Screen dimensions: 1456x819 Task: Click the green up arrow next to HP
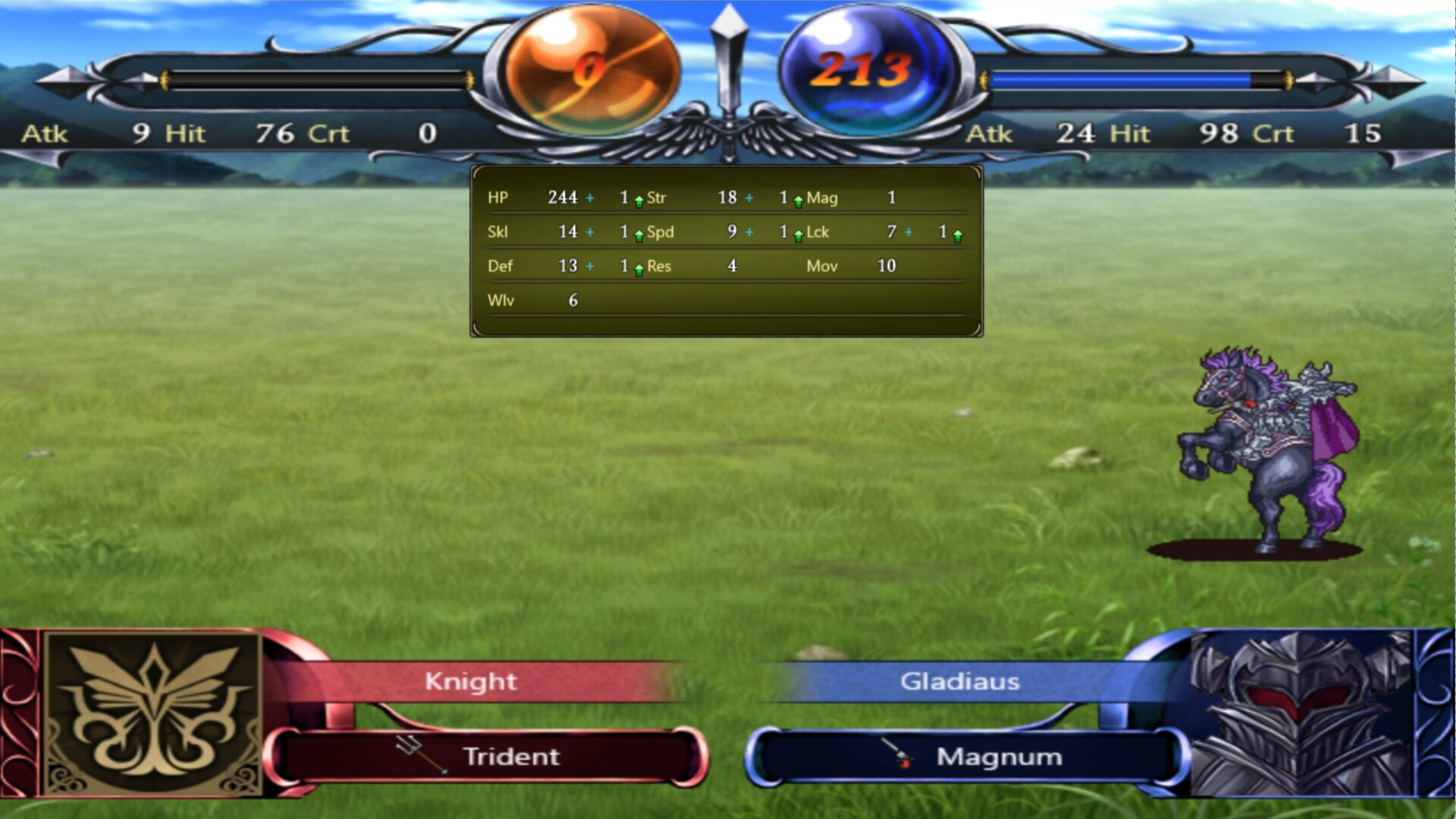(x=639, y=199)
